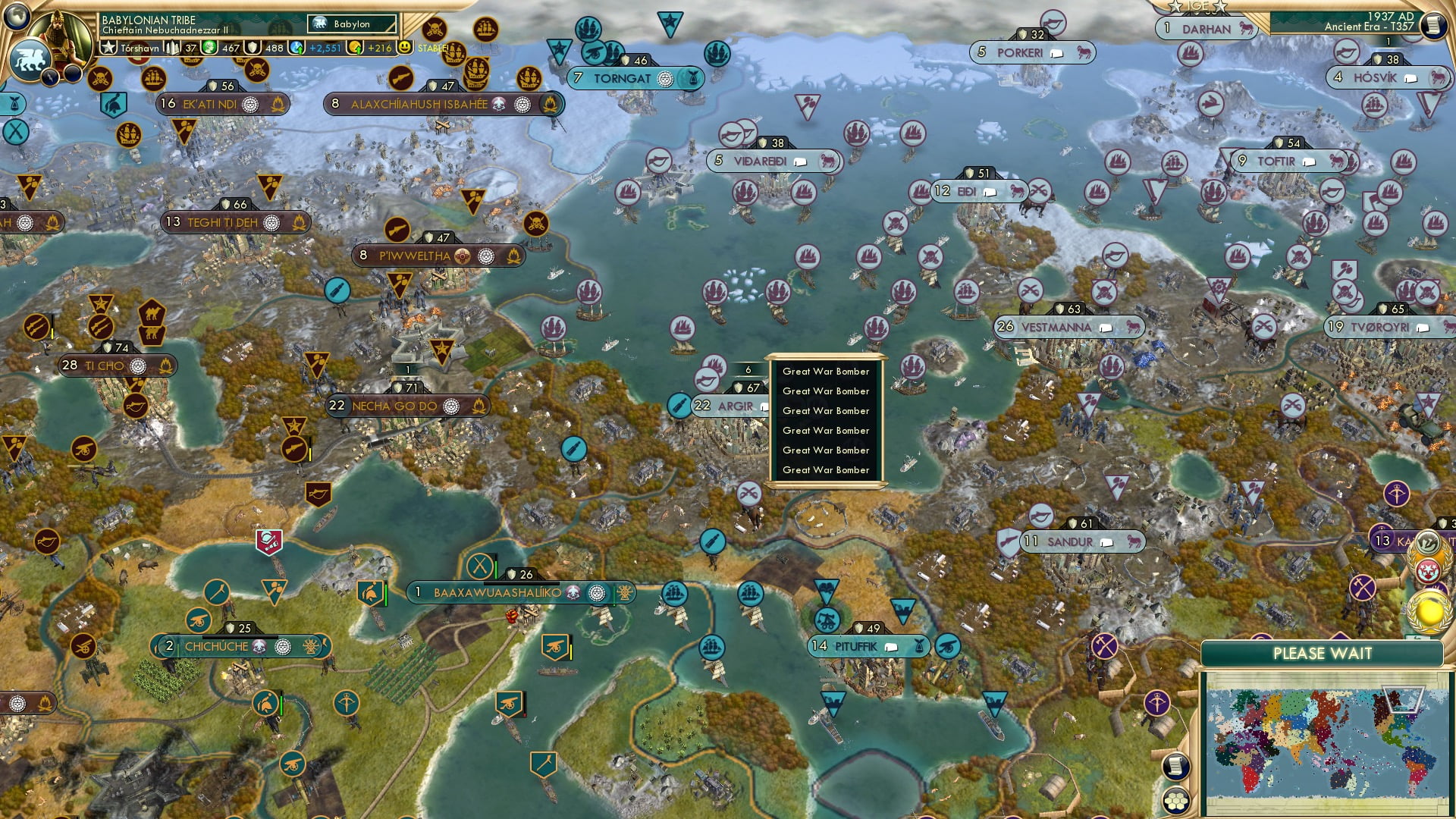Click the red star diplomacy notification icon

tap(1428, 570)
